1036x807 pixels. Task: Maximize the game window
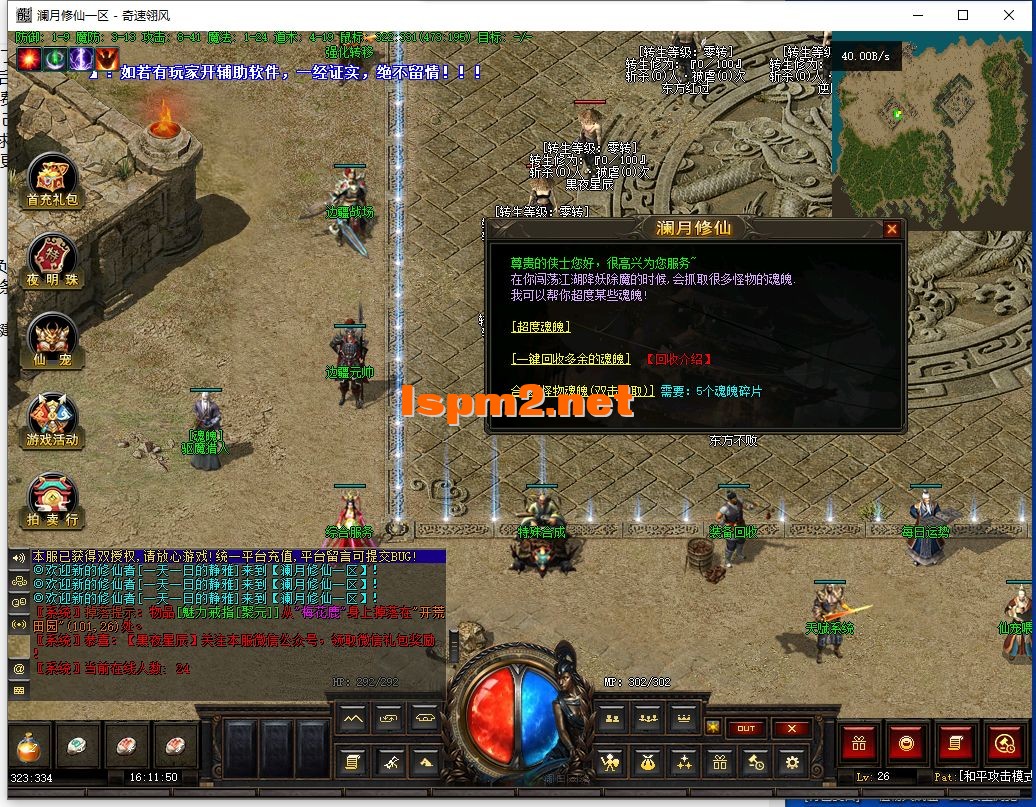(963, 15)
